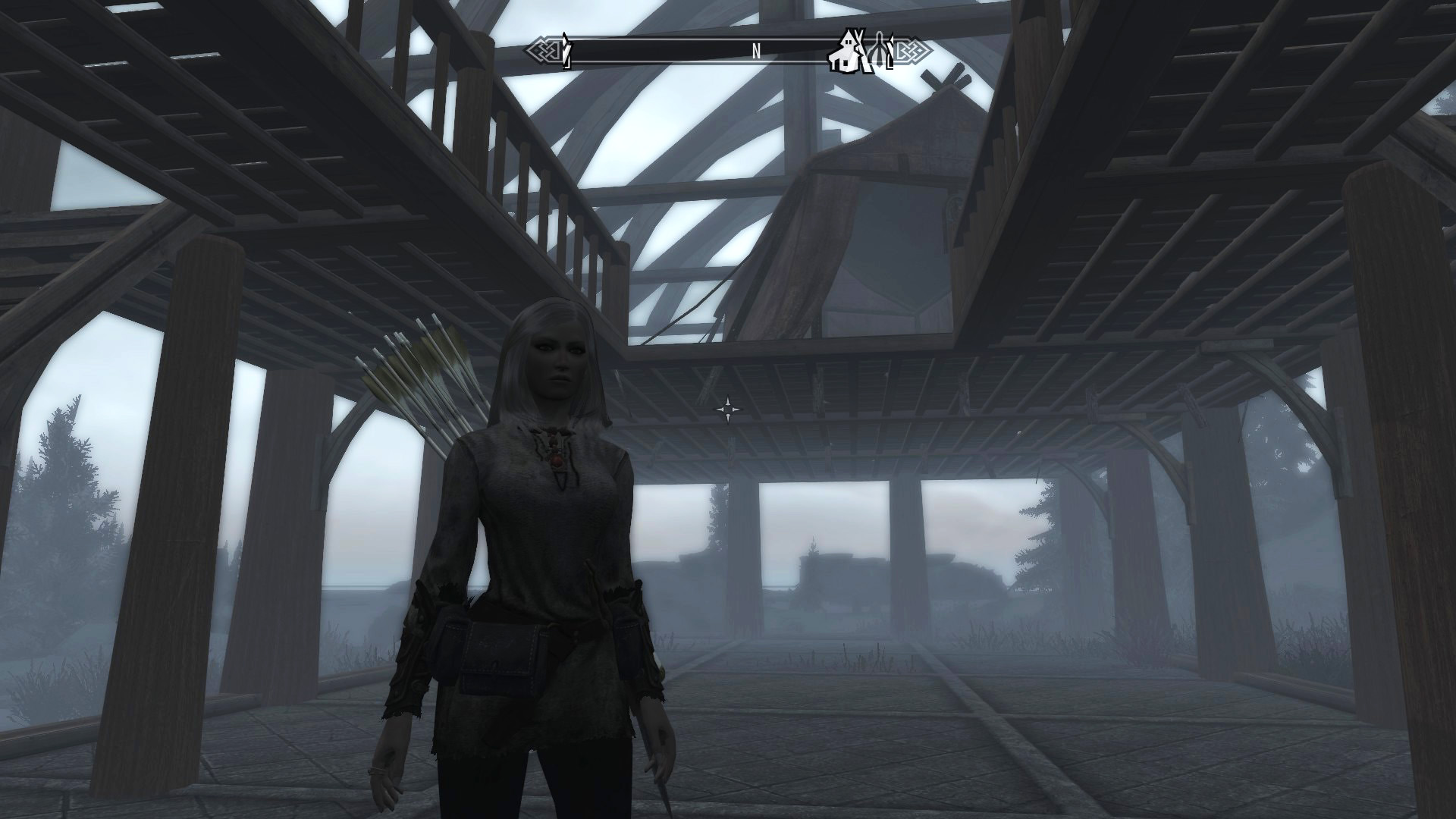The width and height of the screenshot is (1456, 819).
Task: Select the faded dome-shaped compass marker
Action: [879, 52]
